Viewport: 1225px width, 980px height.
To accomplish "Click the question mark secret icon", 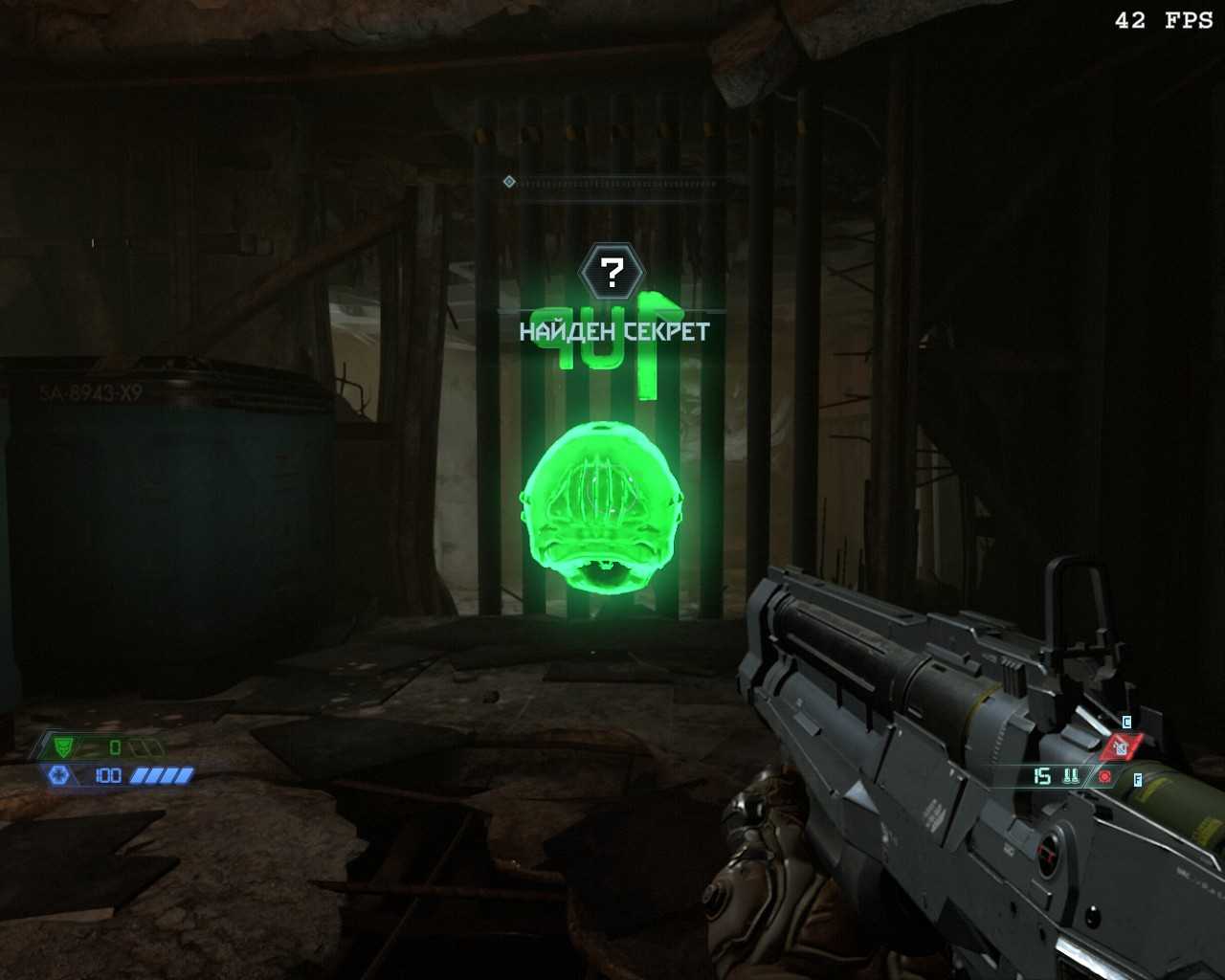I will click(612, 273).
